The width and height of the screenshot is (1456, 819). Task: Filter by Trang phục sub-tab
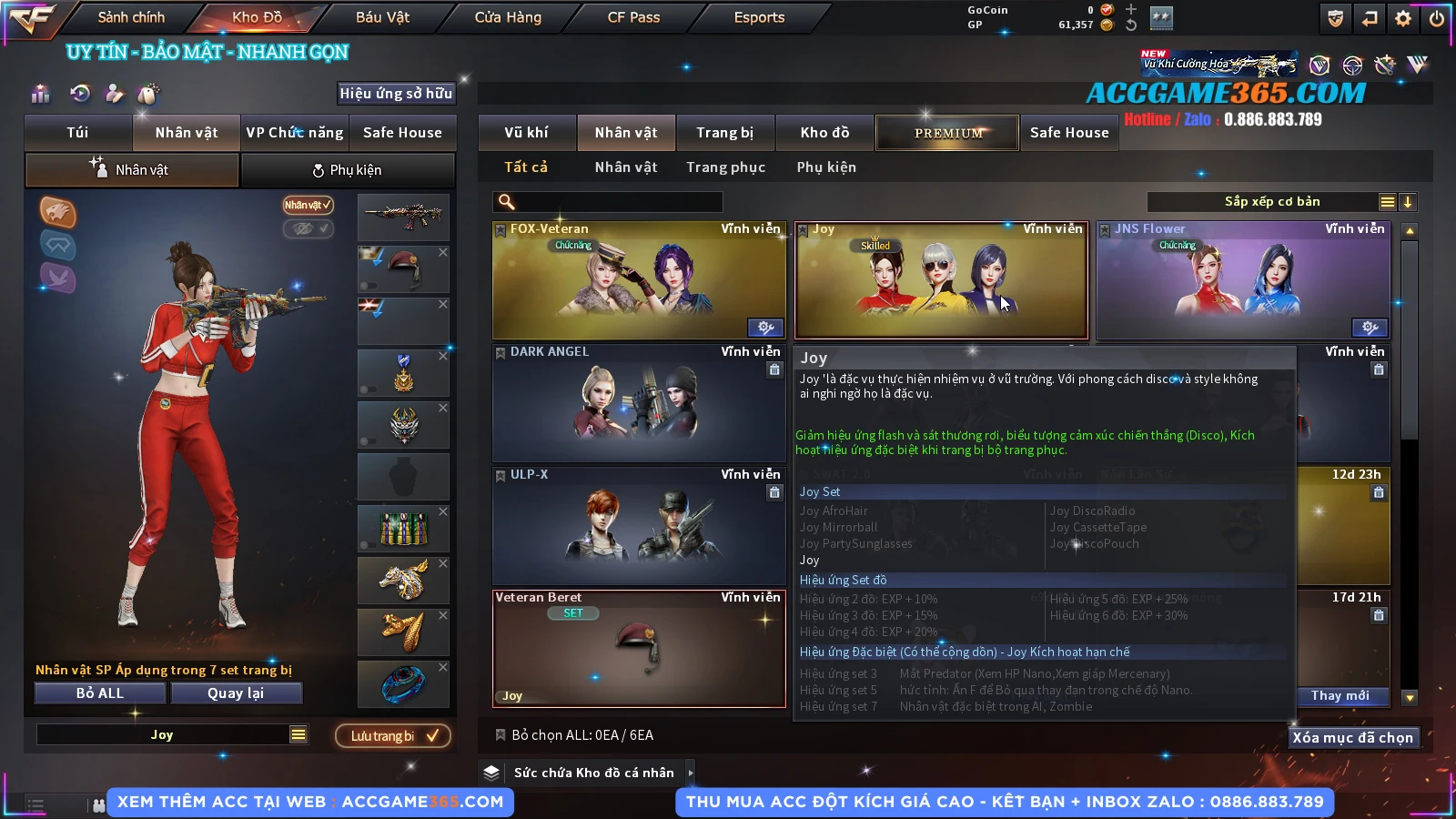point(725,167)
